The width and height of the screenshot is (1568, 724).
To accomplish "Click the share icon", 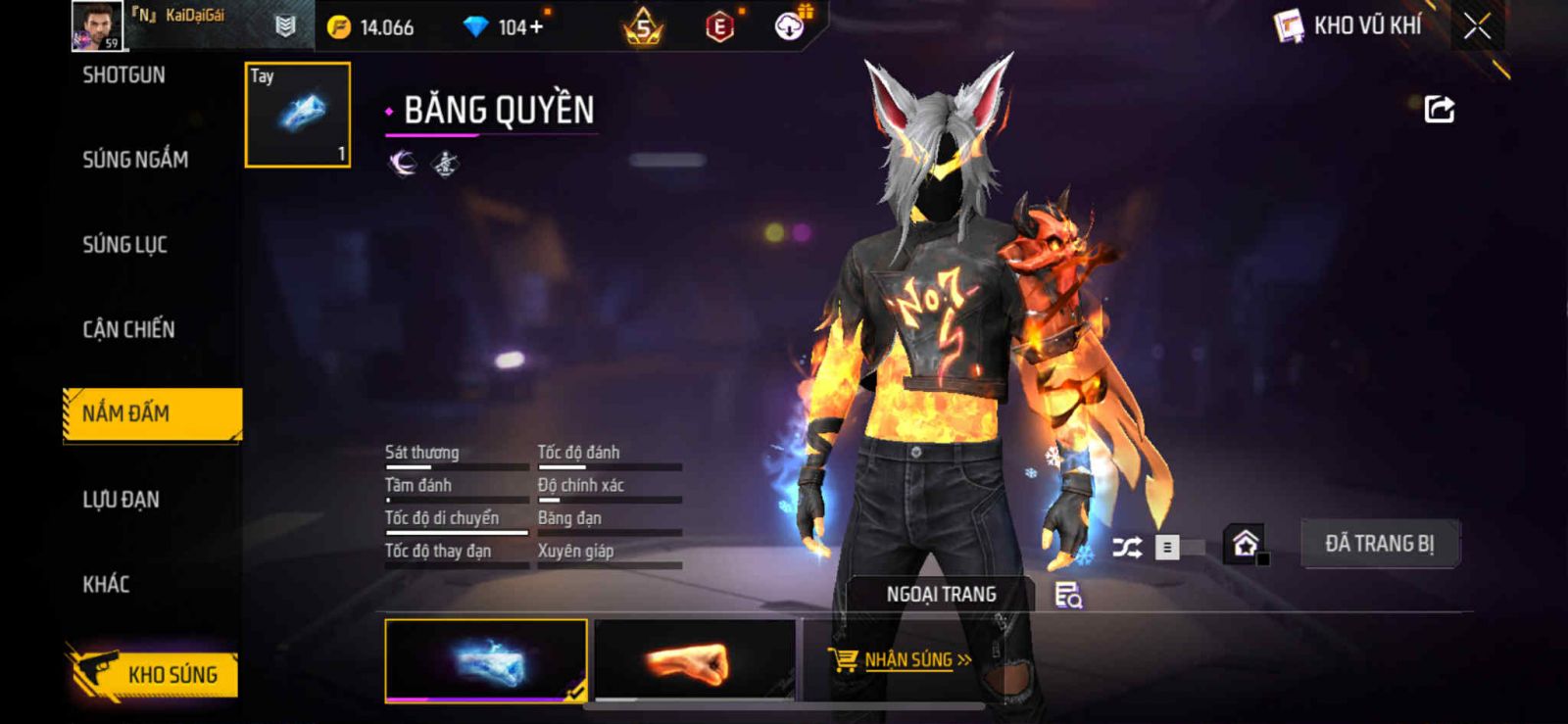I will click(x=1439, y=109).
